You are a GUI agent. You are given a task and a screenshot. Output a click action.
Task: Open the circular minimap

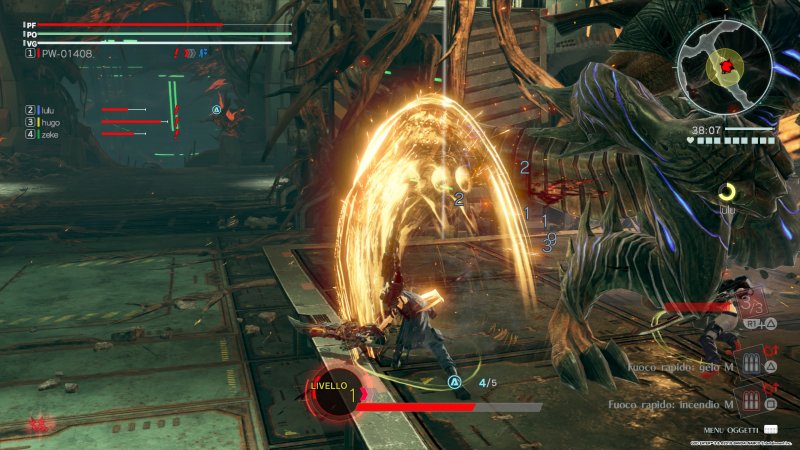coord(725,66)
